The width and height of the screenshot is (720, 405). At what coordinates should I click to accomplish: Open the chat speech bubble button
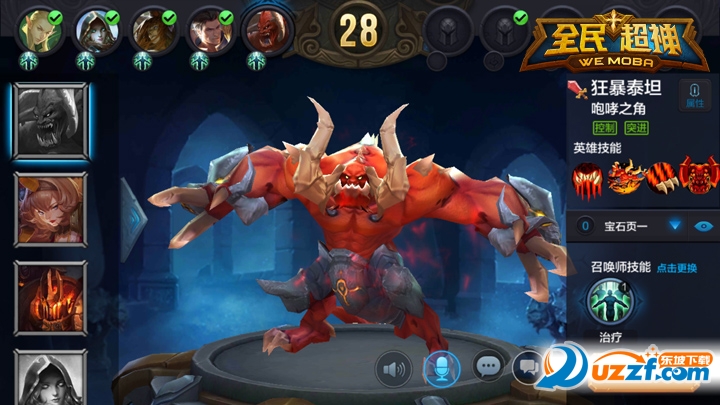point(487,367)
